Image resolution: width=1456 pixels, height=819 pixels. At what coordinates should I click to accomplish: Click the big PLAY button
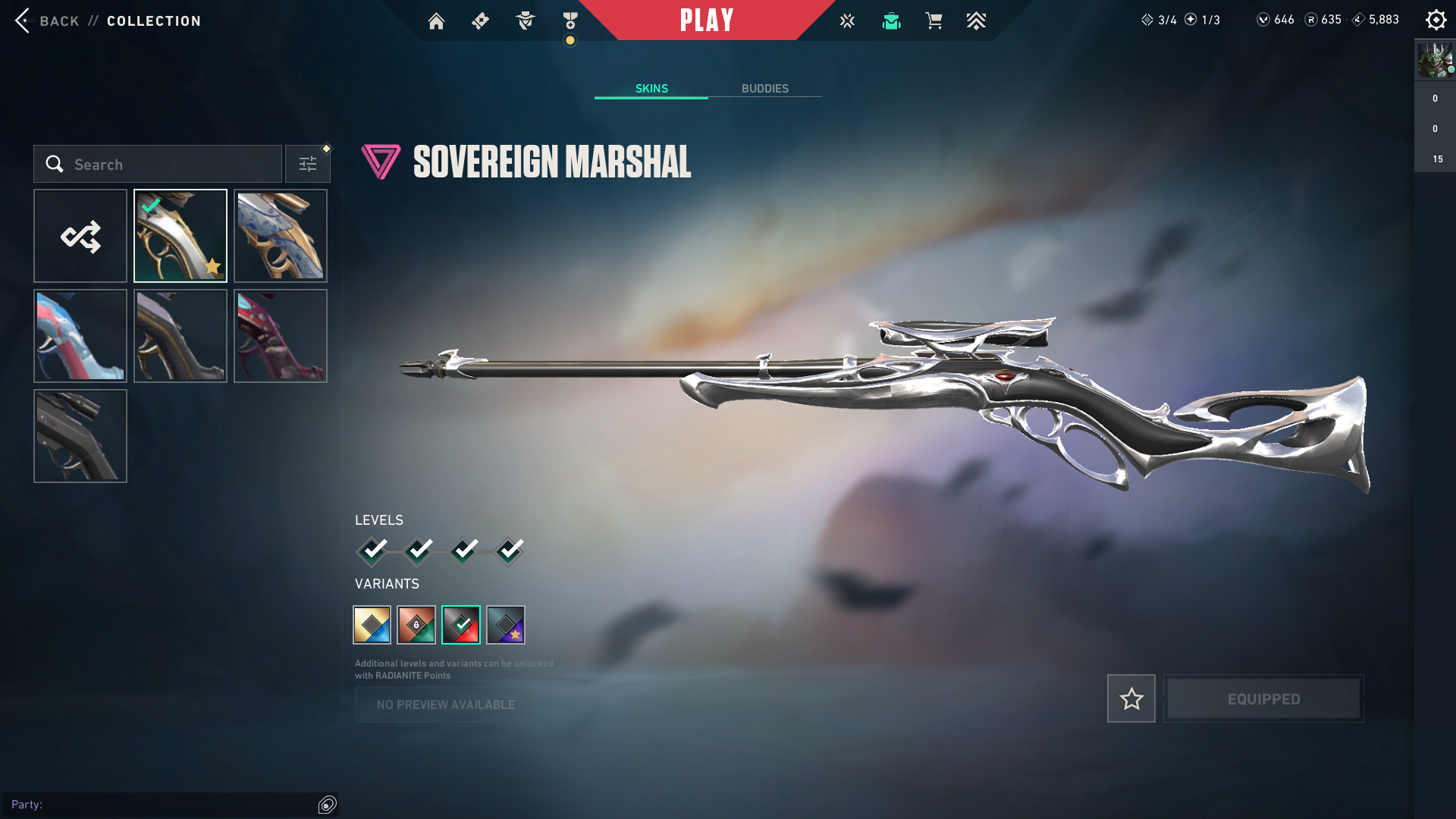click(x=707, y=20)
